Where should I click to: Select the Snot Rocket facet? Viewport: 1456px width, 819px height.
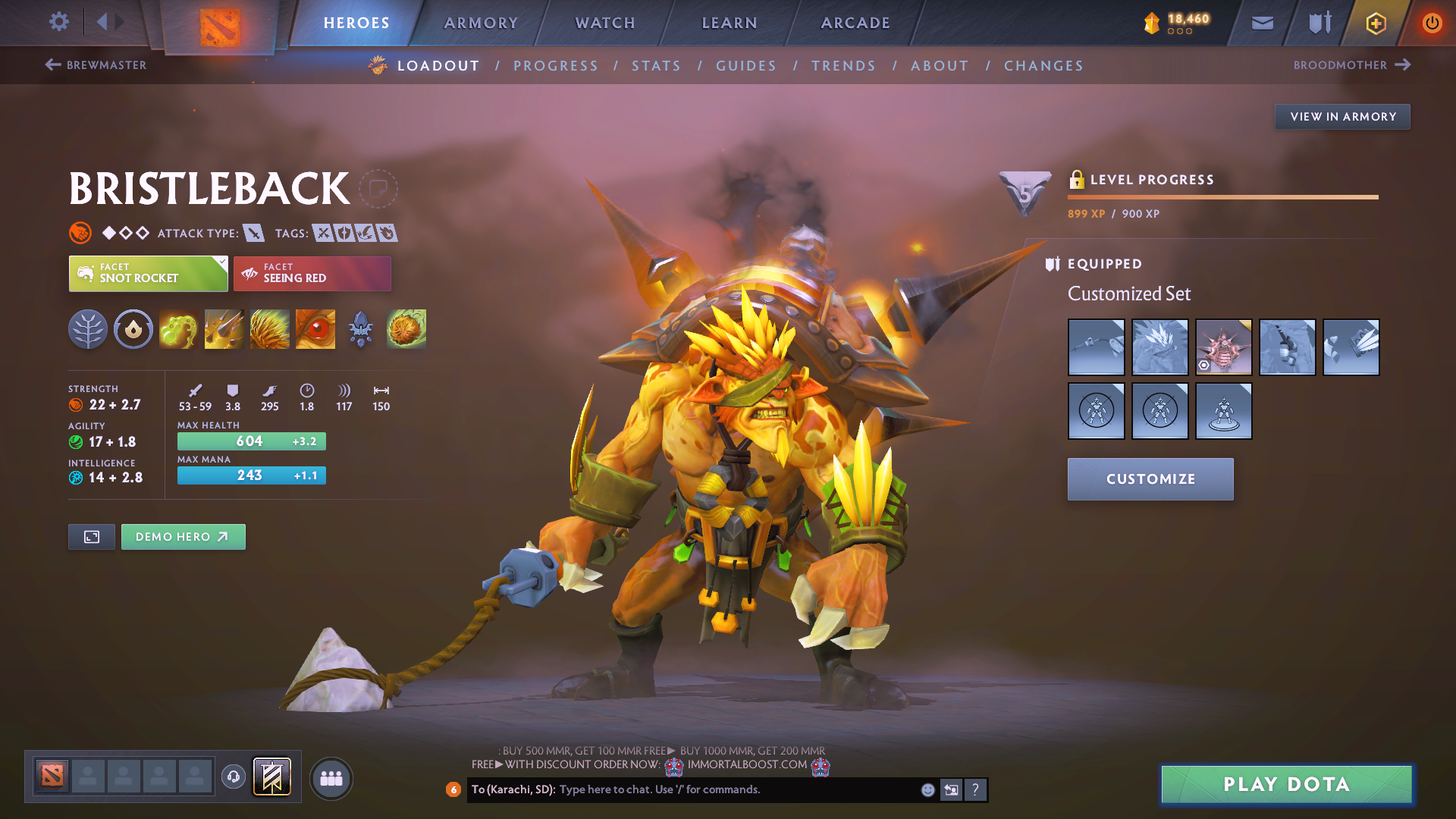coord(144,274)
